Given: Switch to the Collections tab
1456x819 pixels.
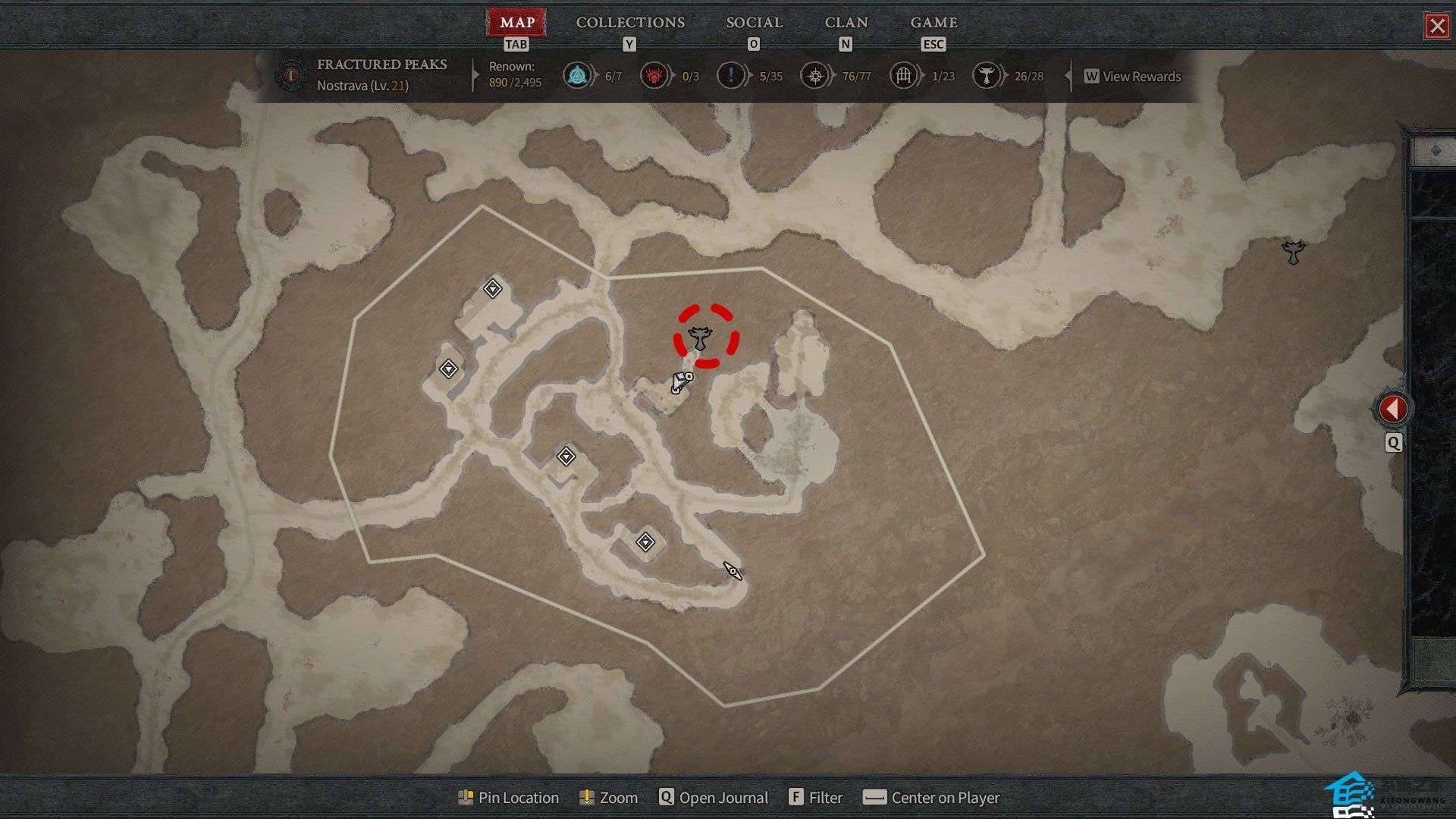Looking at the screenshot, I should click(x=630, y=23).
